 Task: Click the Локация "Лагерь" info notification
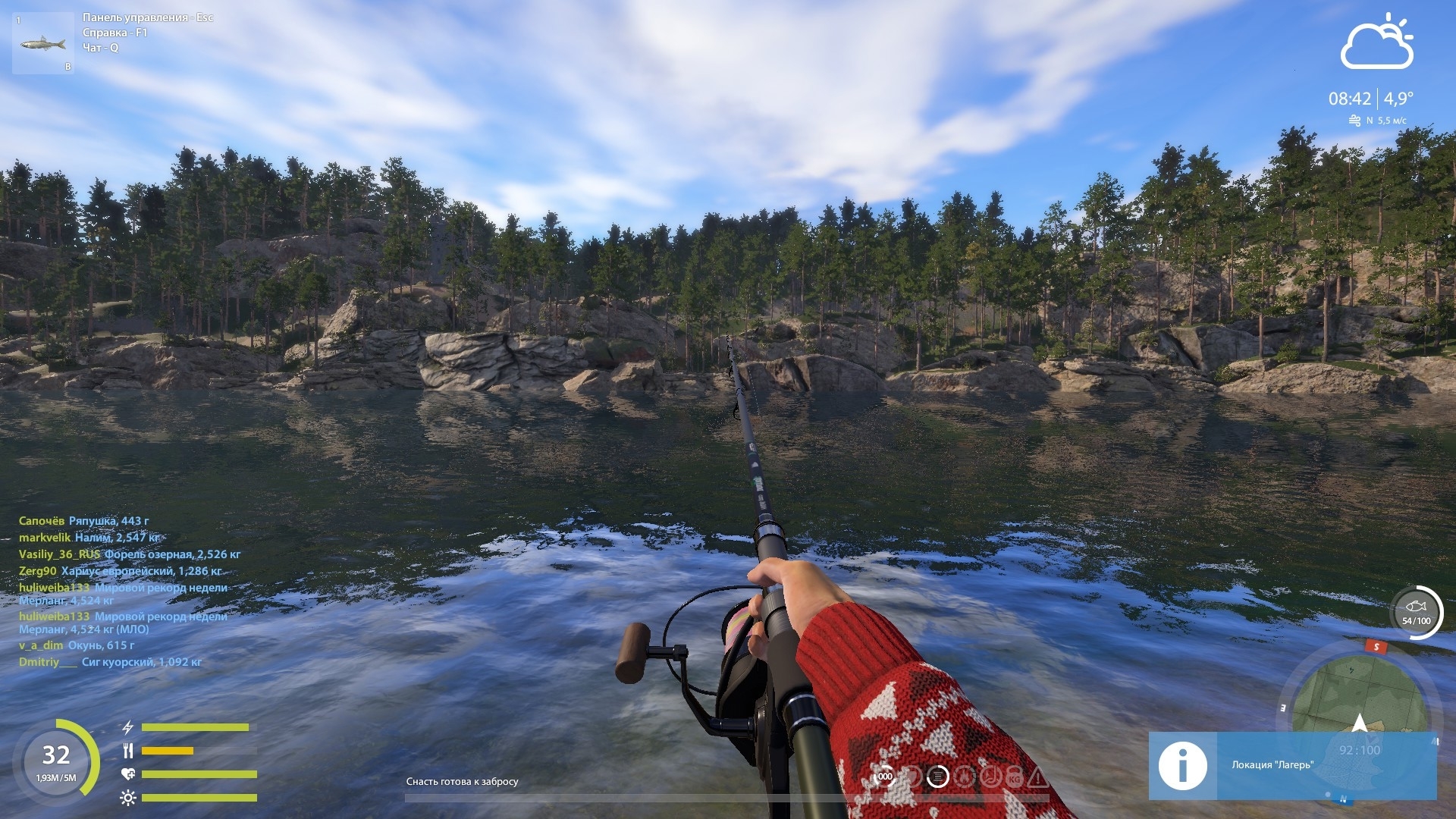pos(1292,765)
